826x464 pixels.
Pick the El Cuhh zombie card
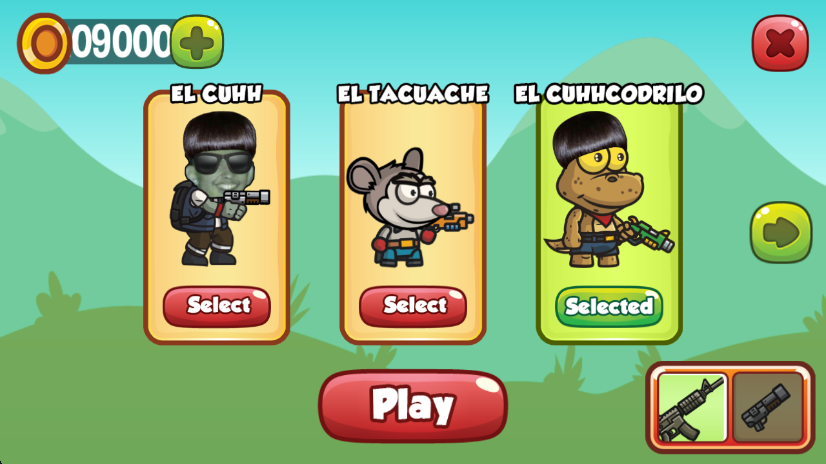216,200
